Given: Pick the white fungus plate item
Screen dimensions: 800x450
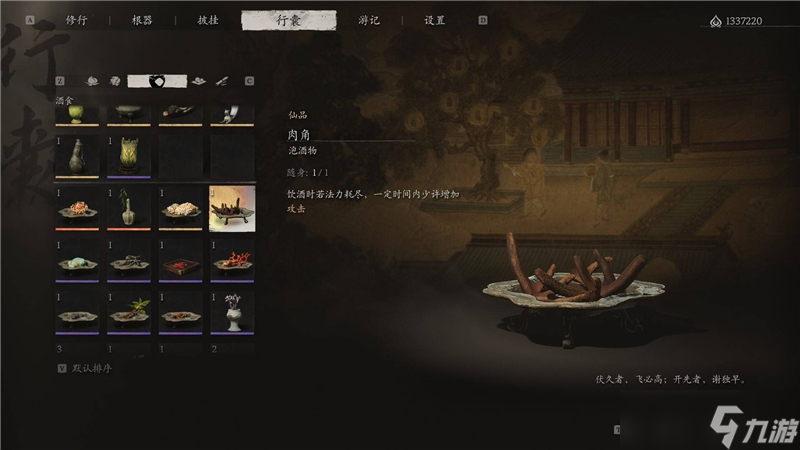Looking at the screenshot, I should click(x=181, y=209).
